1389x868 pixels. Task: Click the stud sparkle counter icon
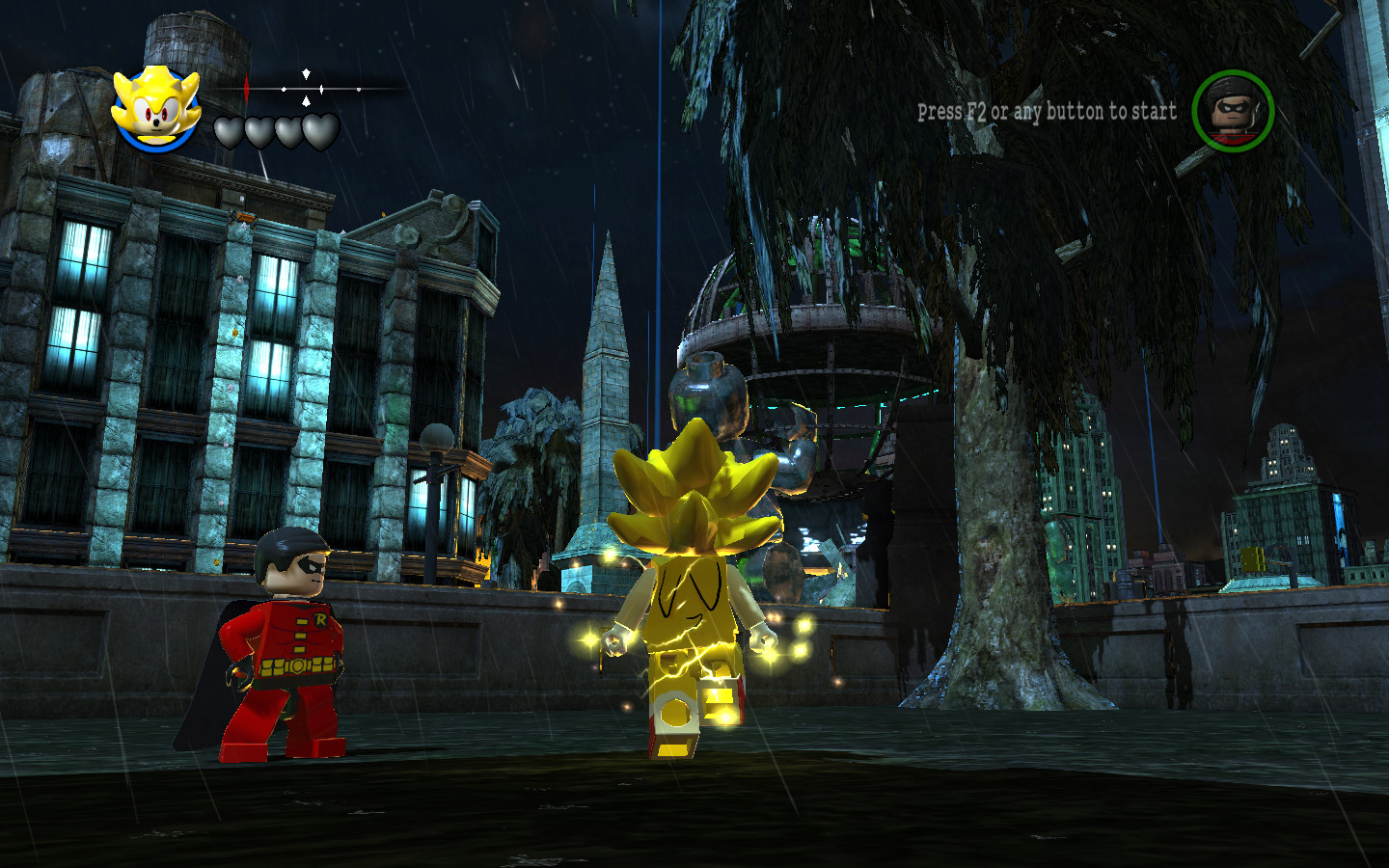pos(306,89)
